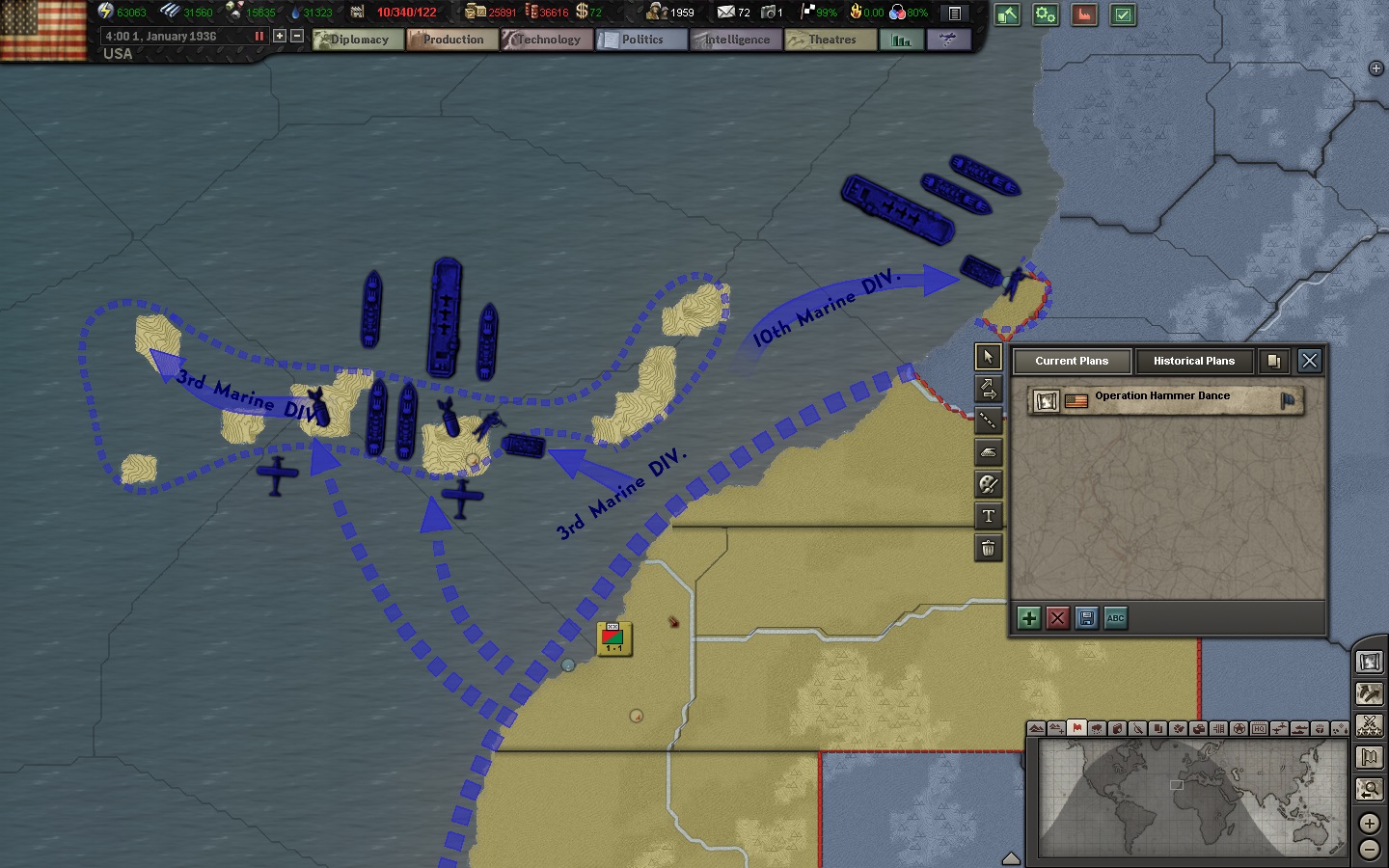Select the arrow selection tool in plan toolbar

(x=988, y=357)
